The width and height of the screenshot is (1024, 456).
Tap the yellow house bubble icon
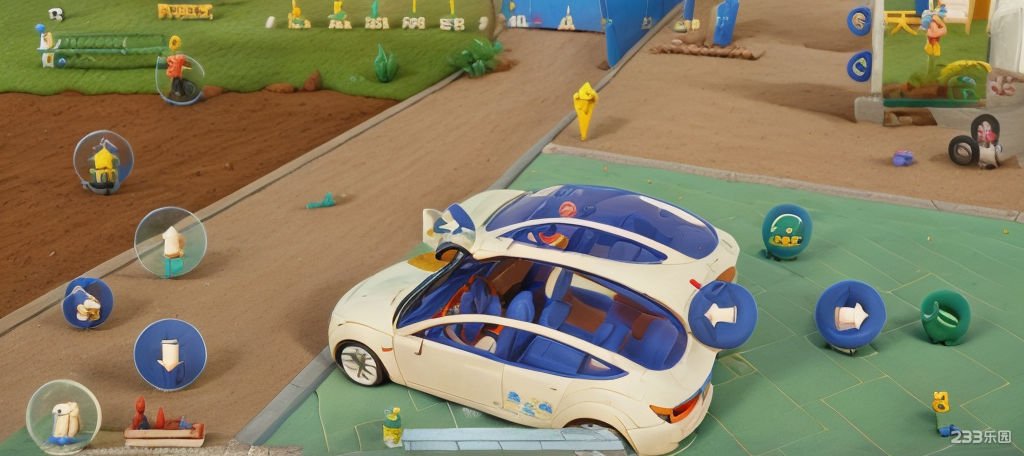103,162
